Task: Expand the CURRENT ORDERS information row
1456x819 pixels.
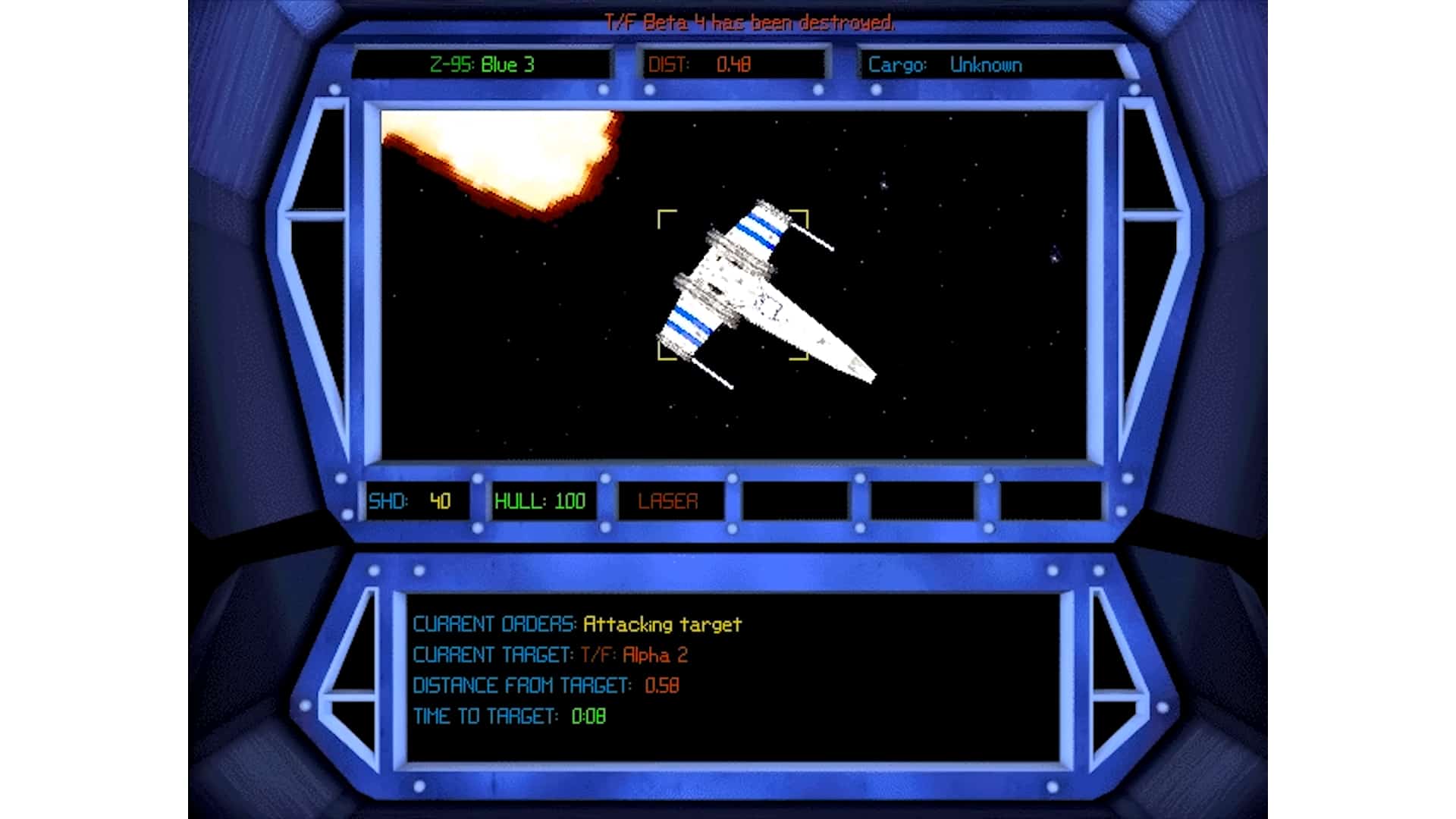Action: [576, 623]
